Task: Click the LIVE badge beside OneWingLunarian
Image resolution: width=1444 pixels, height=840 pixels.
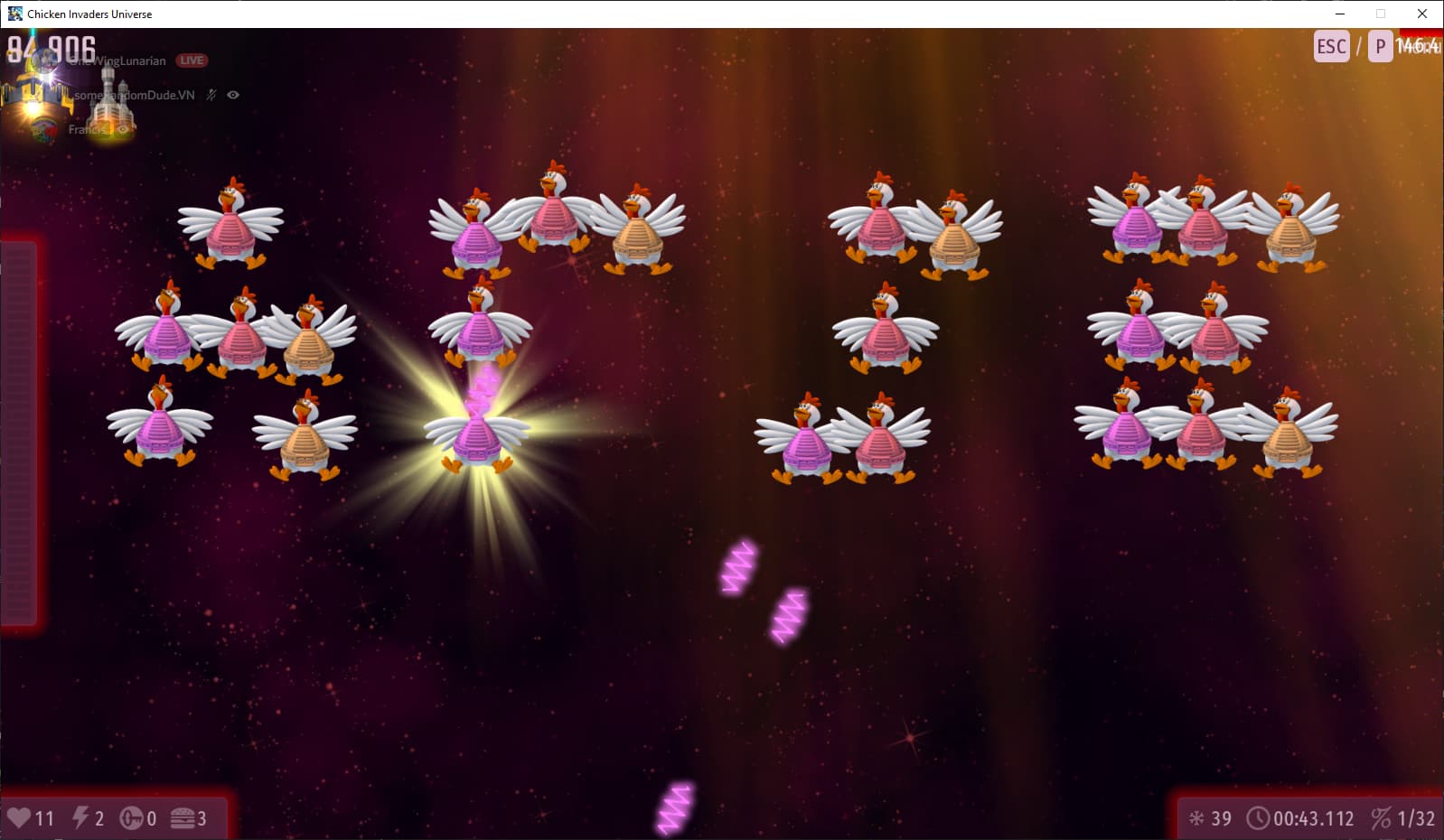Action: (x=192, y=61)
